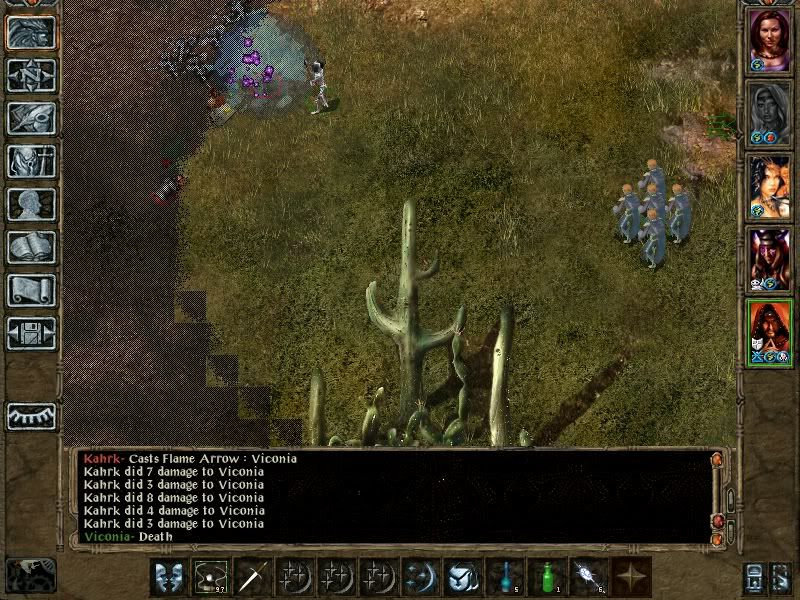Screen dimensions: 800x600
Task: Open the mage spellbook
Action: click(x=31, y=247)
